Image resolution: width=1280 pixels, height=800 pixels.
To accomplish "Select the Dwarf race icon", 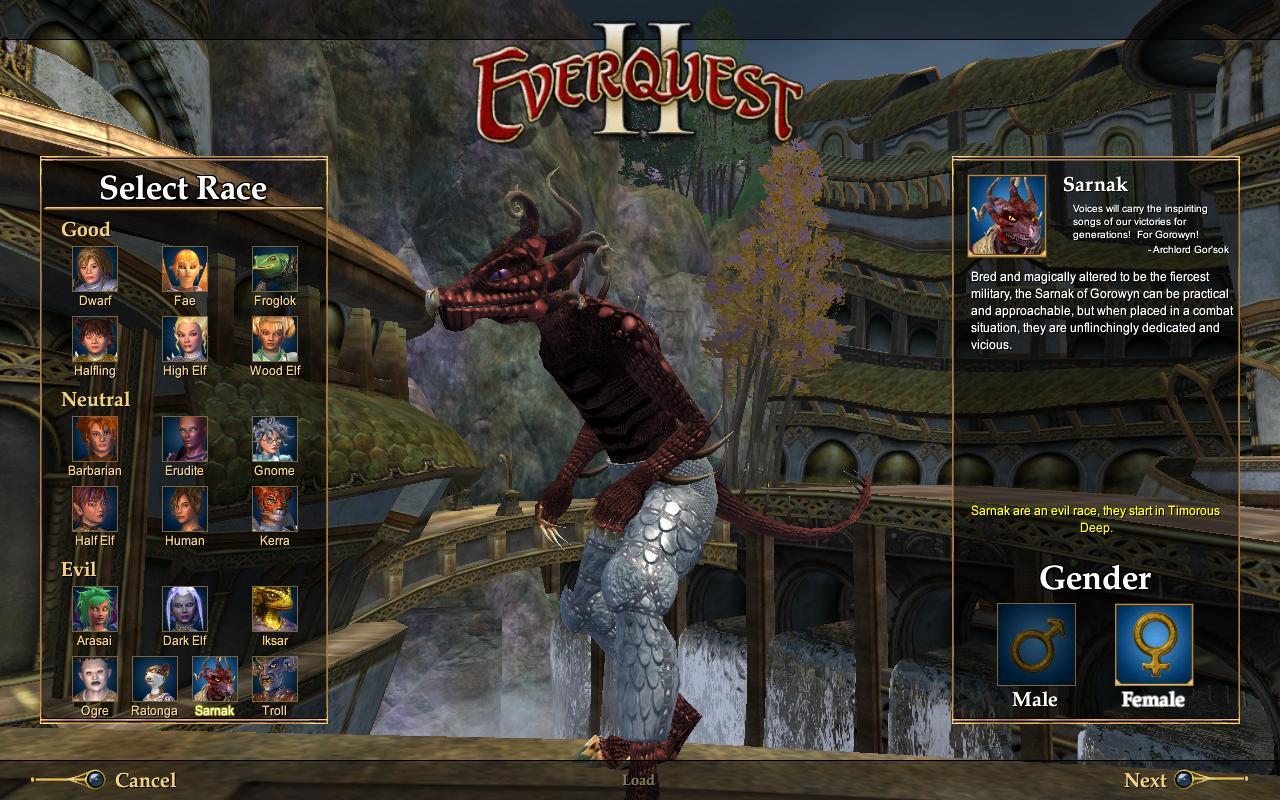I will 94,271.
